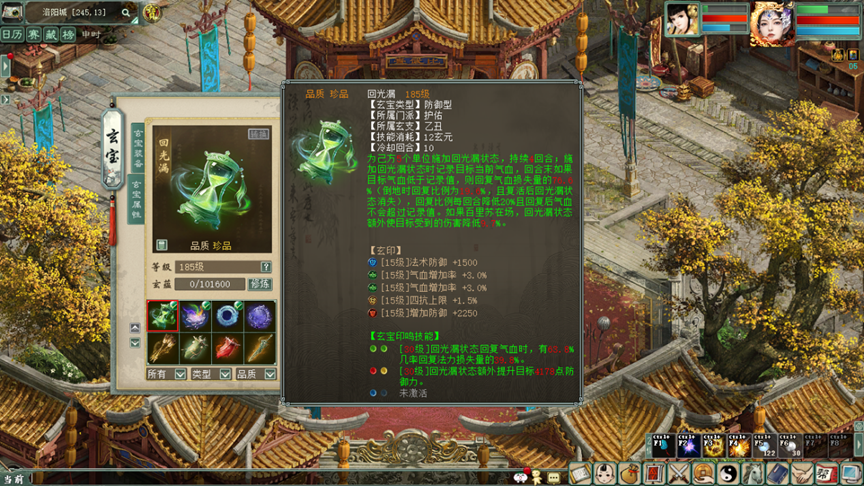Open the yin-yang symbol menu
Viewport: 864px width, 486px height.
(729, 474)
